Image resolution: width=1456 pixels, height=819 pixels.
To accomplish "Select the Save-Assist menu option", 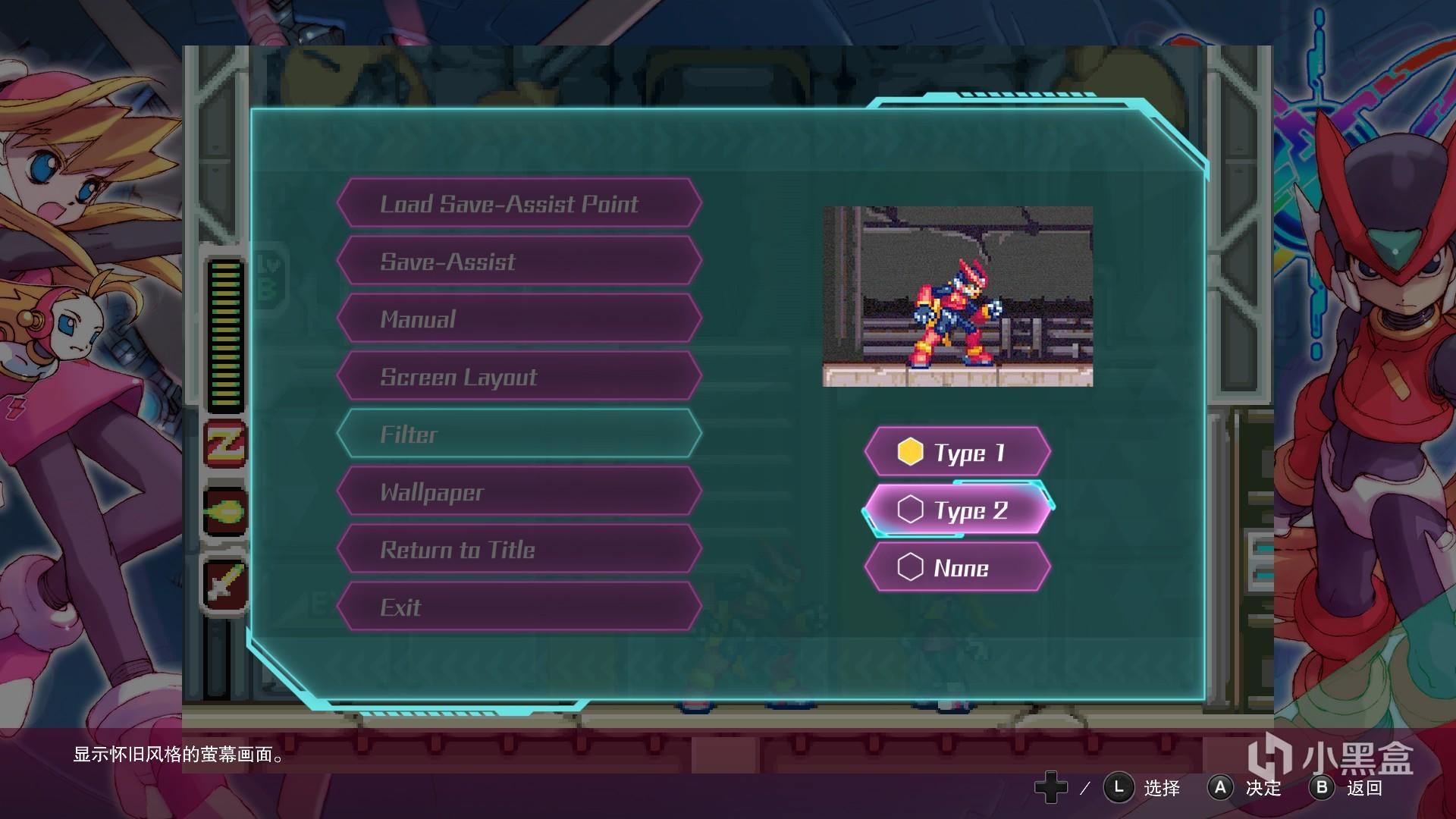I will 519,261.
